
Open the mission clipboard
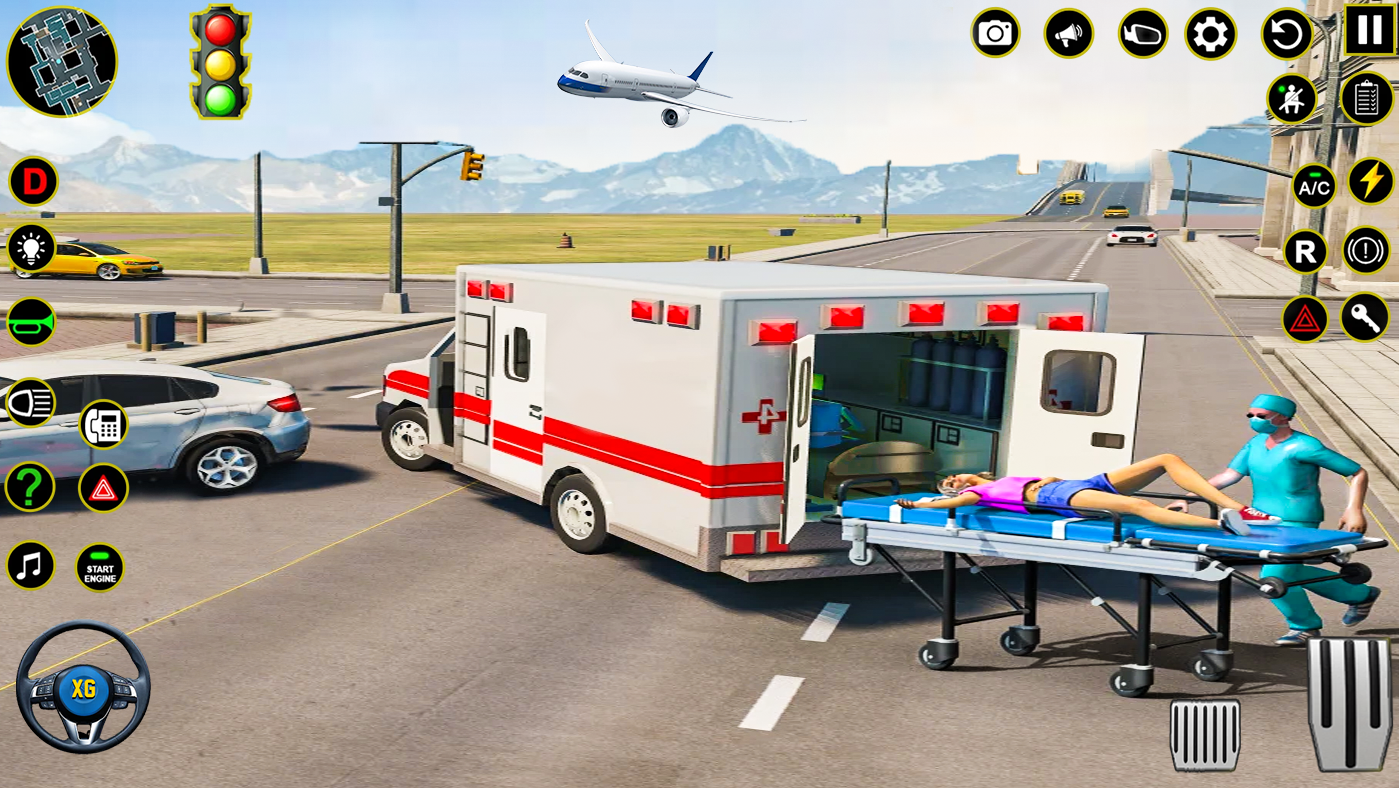(x=1368, y=98)
